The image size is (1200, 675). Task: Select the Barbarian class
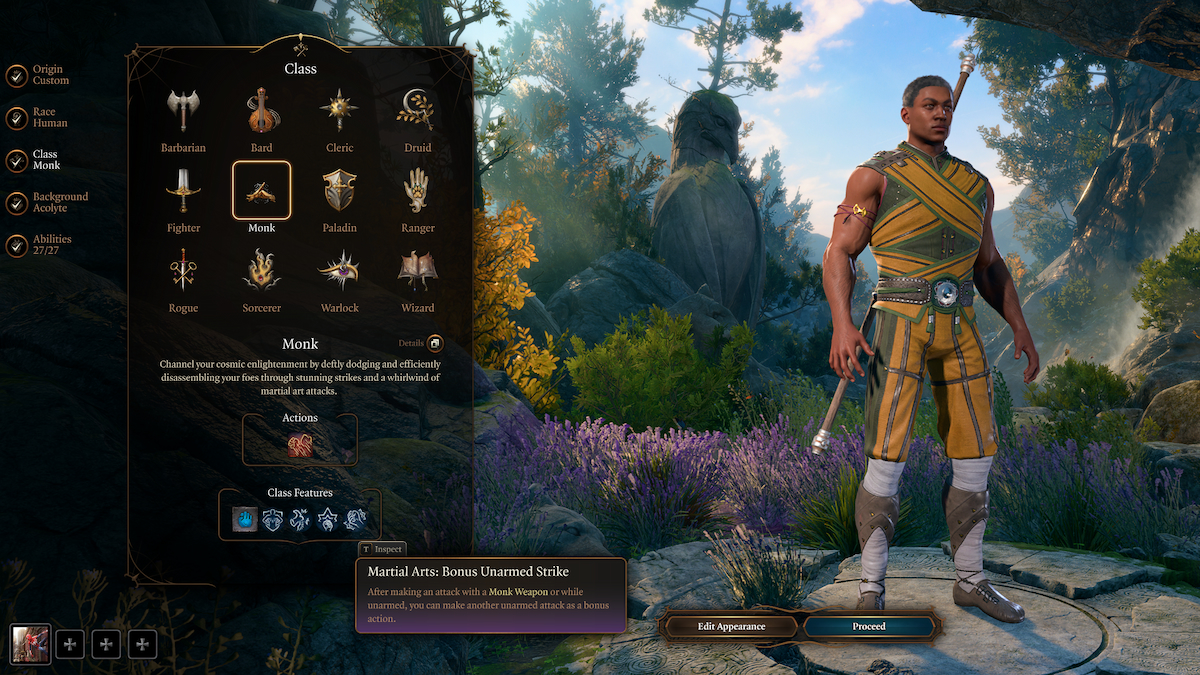click(x=183, y=111)
